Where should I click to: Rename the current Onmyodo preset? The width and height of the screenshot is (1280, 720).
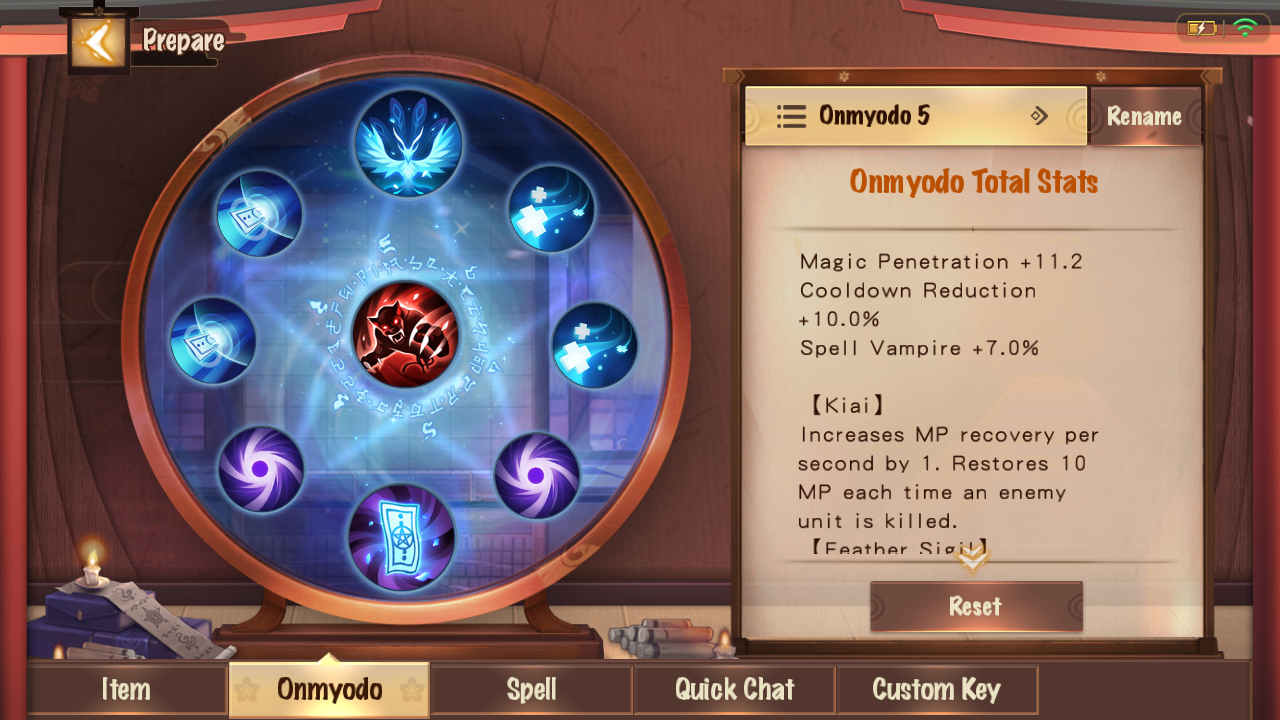point(1144,117)
